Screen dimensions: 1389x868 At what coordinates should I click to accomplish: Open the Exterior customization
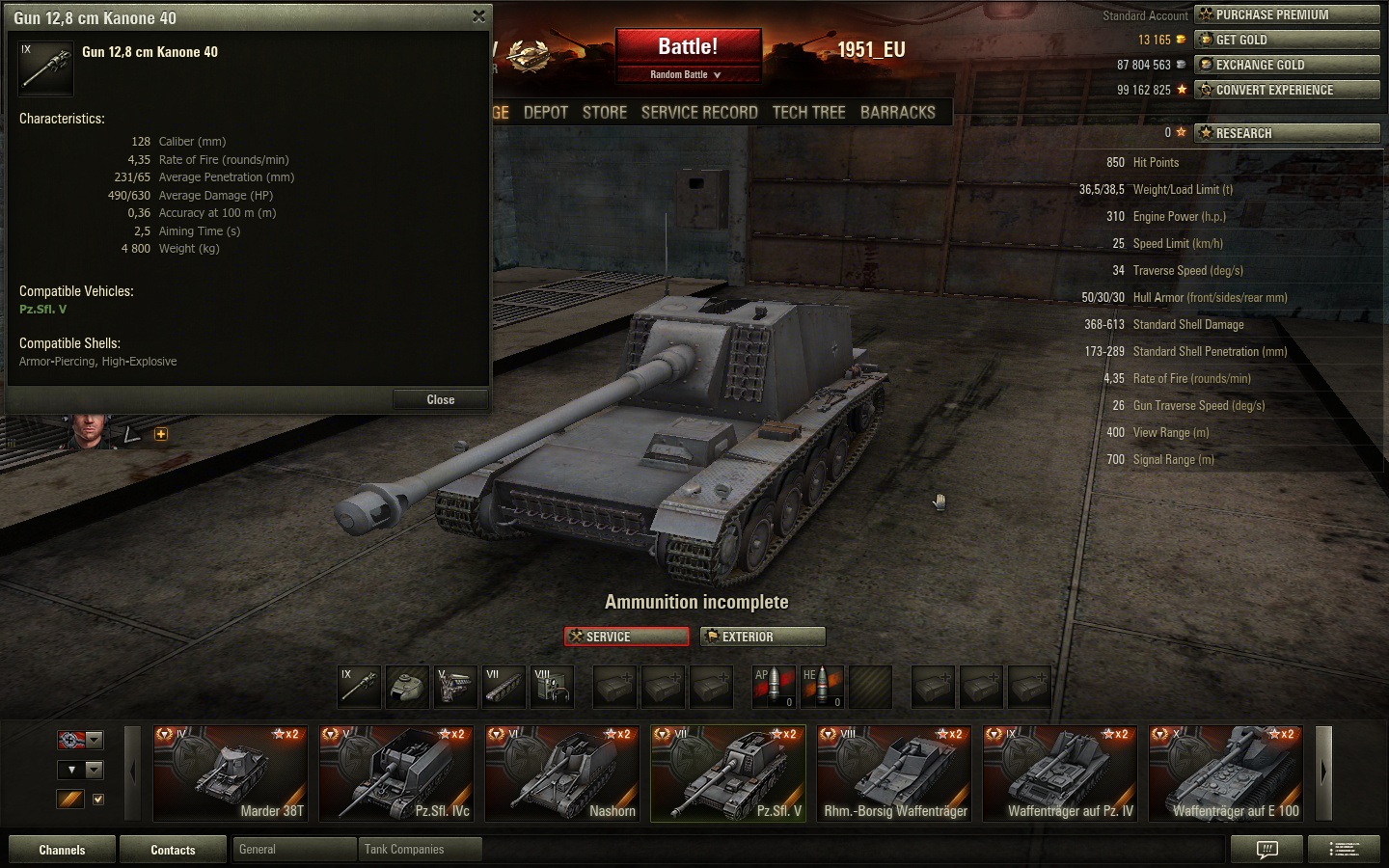[763, 637]
